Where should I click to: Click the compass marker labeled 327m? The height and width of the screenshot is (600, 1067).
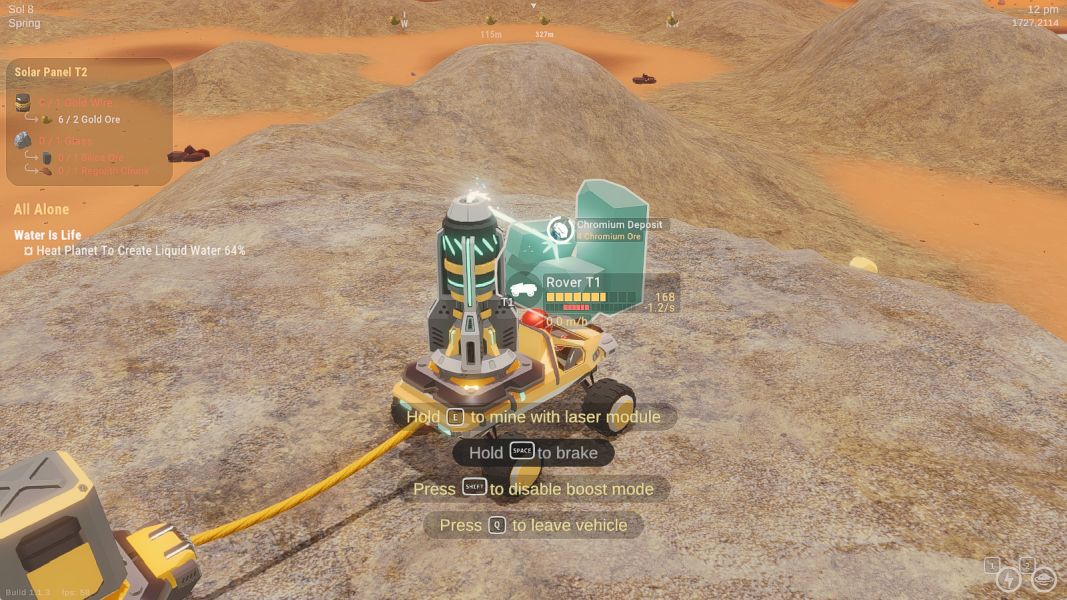point(545,20)
